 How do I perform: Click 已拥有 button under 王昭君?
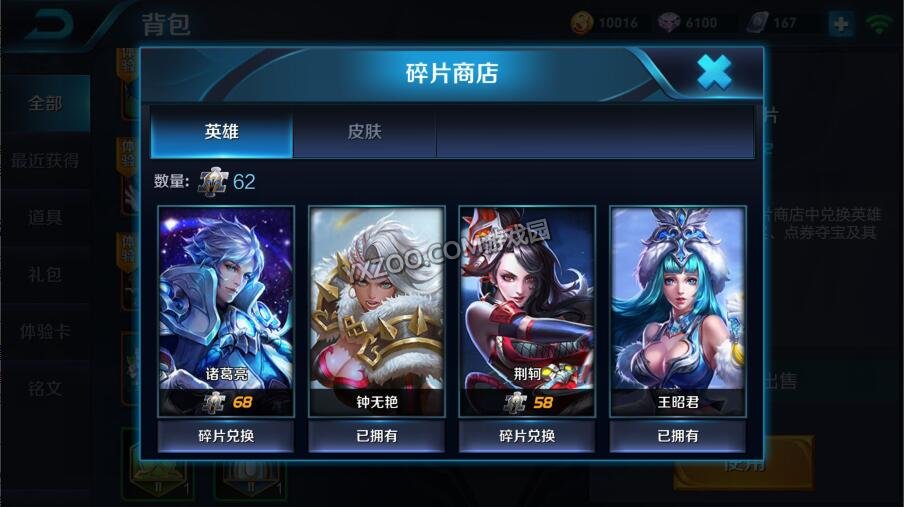[677, 436]
